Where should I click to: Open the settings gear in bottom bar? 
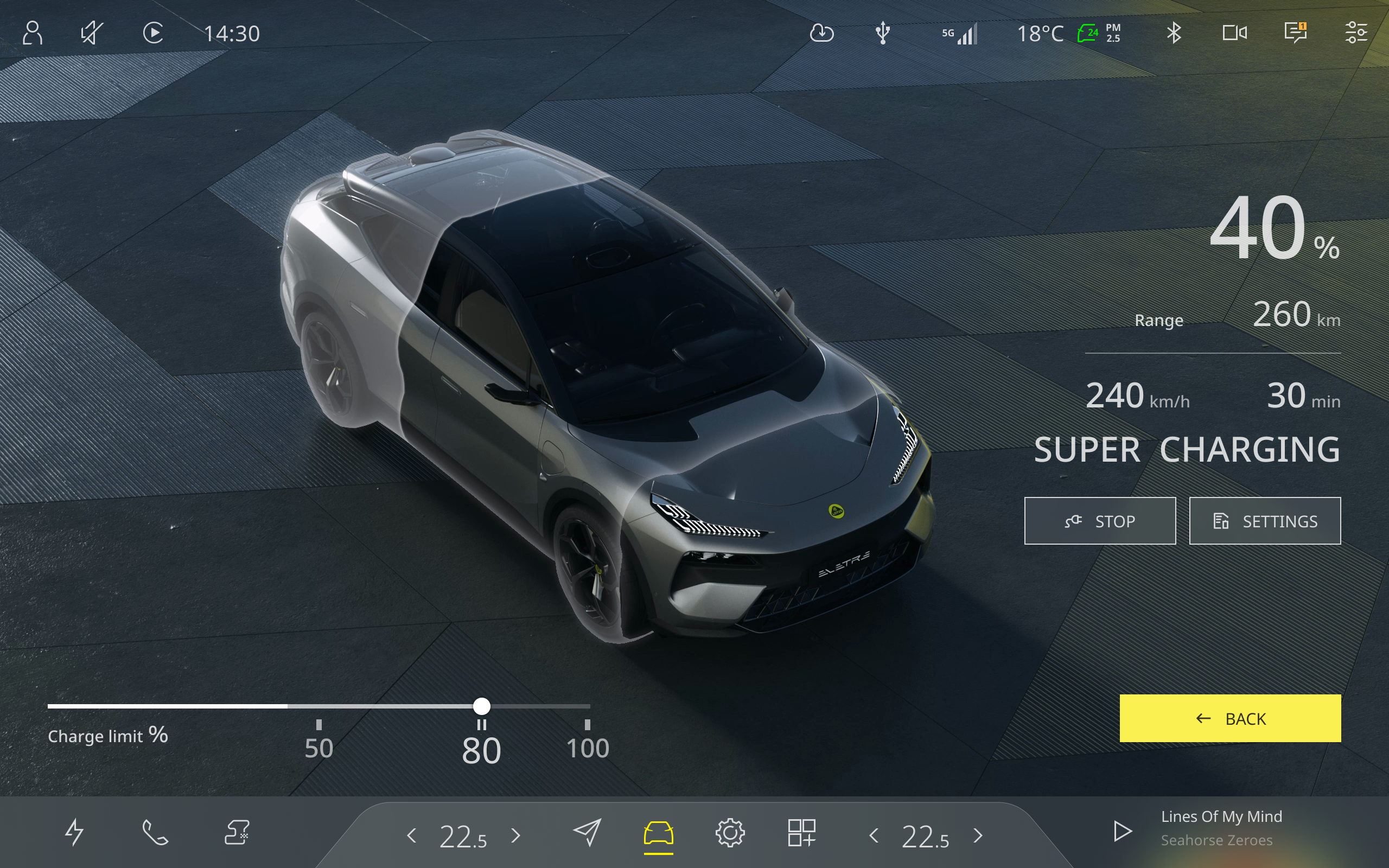coord(730,831)
